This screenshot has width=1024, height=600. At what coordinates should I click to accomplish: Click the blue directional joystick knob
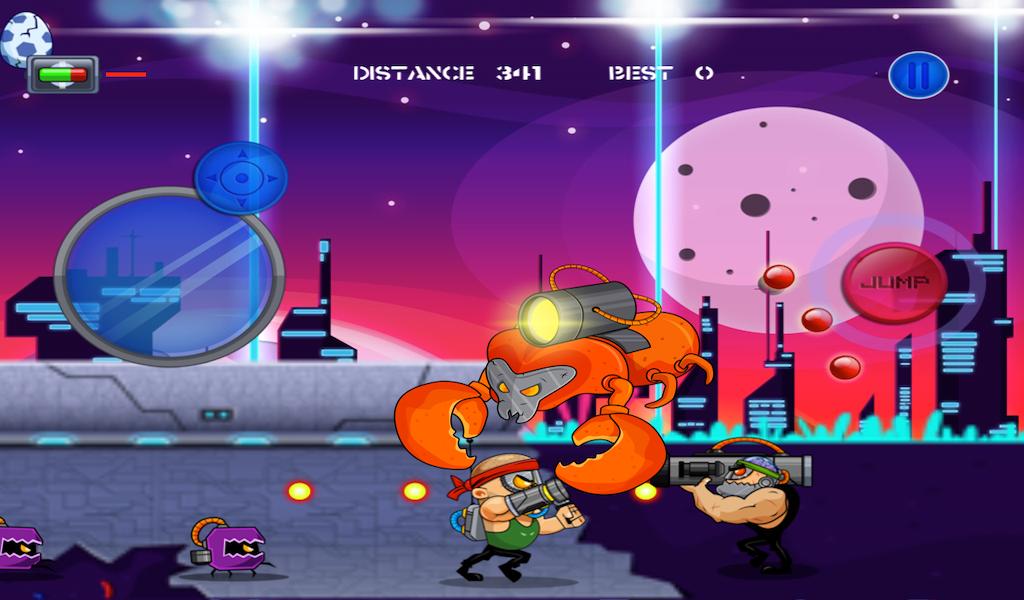[x=241, y=178]
